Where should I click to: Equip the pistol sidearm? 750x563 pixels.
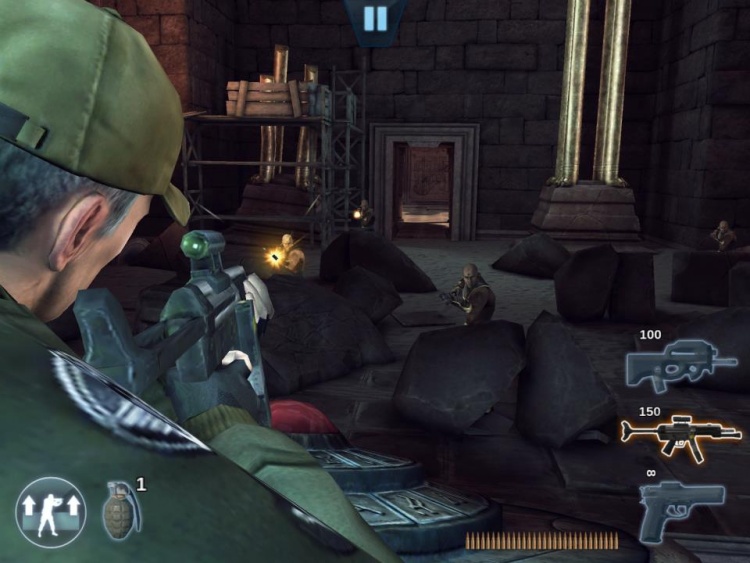coord(680,506)
